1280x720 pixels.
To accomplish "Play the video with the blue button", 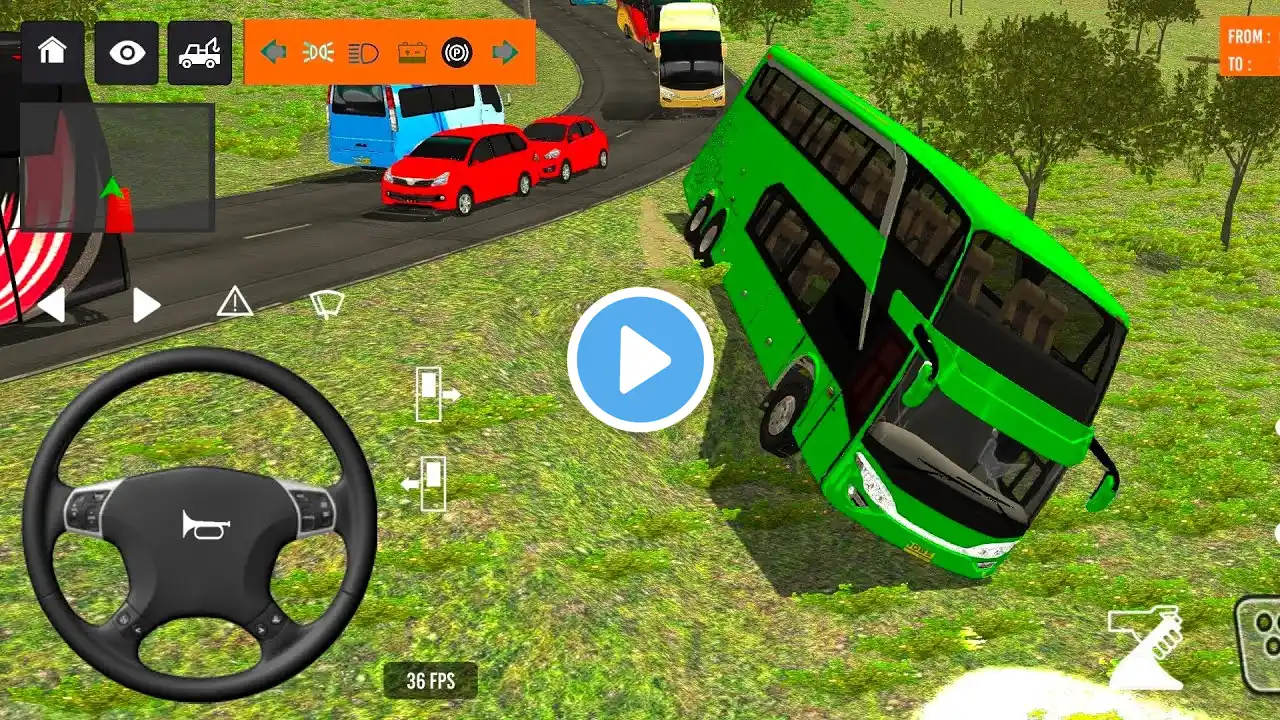I will click(x=640, y=360).
